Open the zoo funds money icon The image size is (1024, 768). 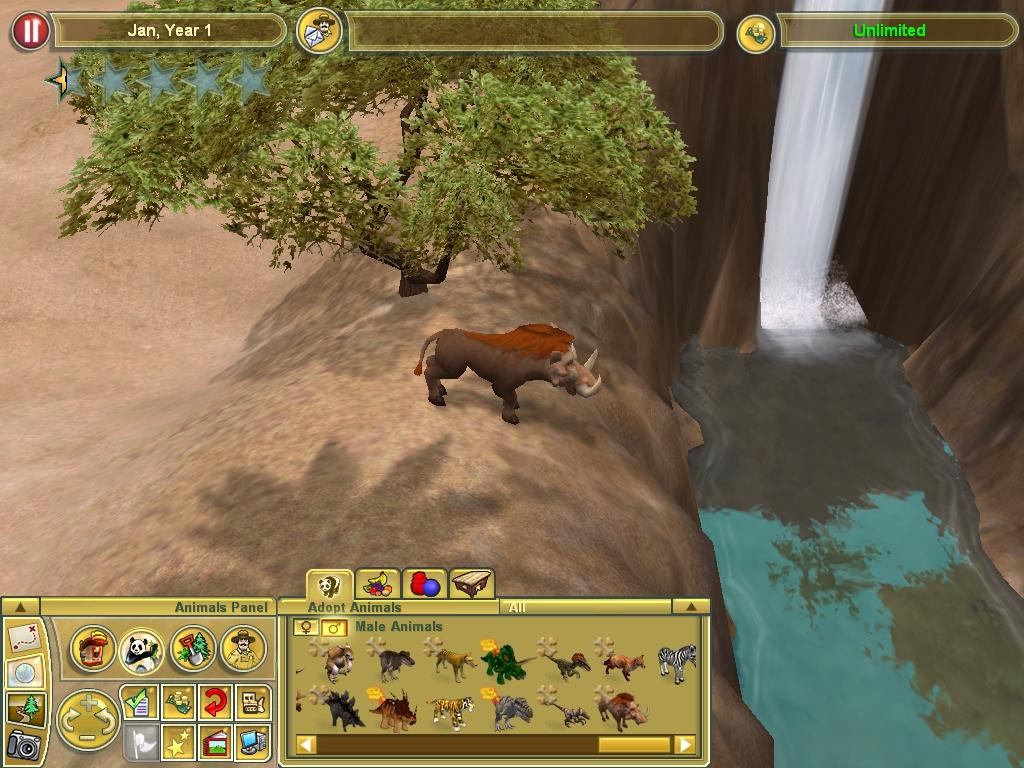pyautogui.click(x=756, y=33)
